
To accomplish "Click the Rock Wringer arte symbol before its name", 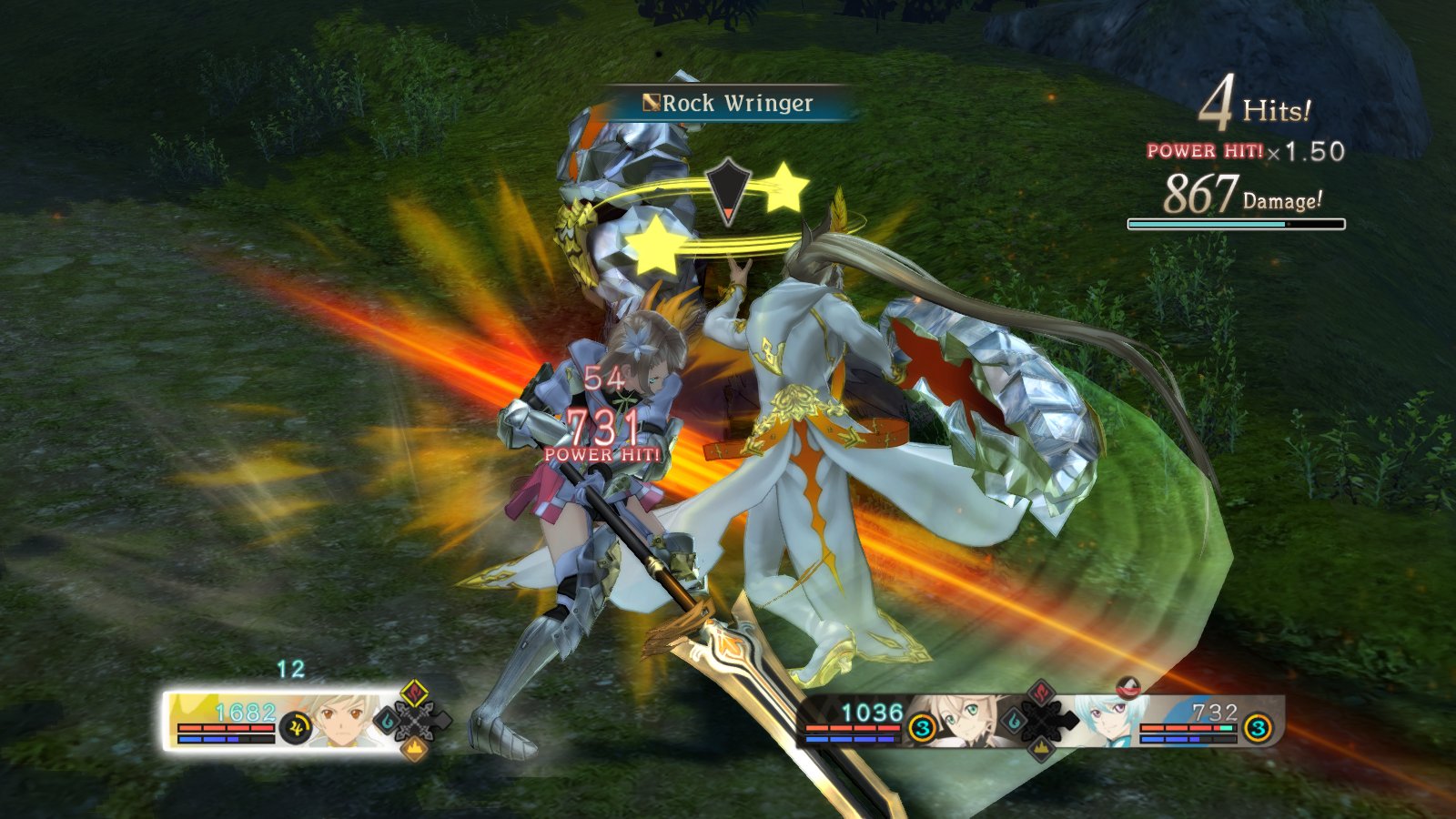I will point(652,102).
